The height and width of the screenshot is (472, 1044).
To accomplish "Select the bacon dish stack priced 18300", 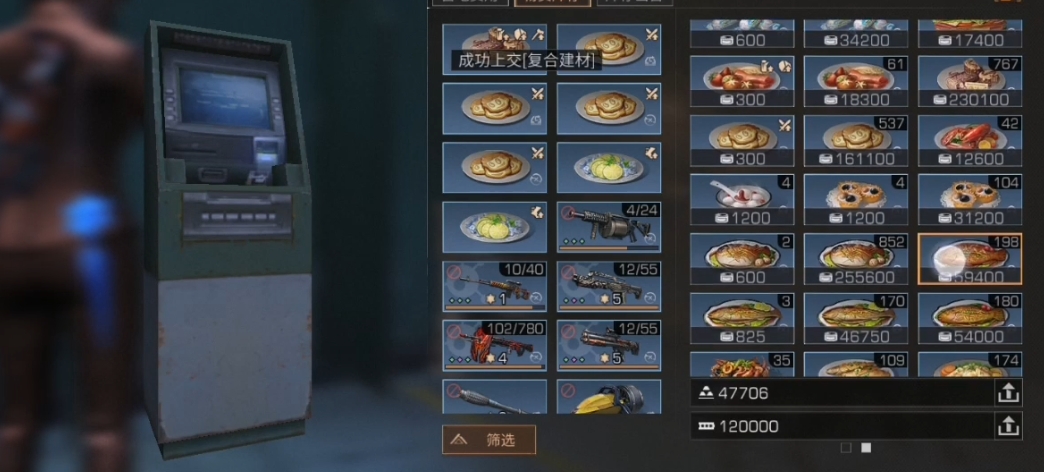I will point(856,81).
